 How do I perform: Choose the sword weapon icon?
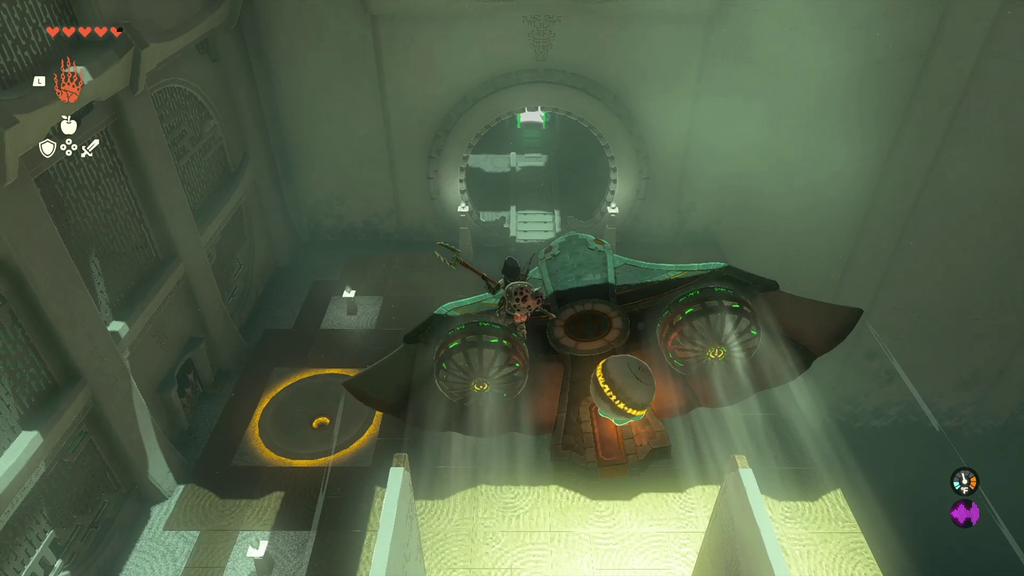pyautogui.click(x=90, y=148)
